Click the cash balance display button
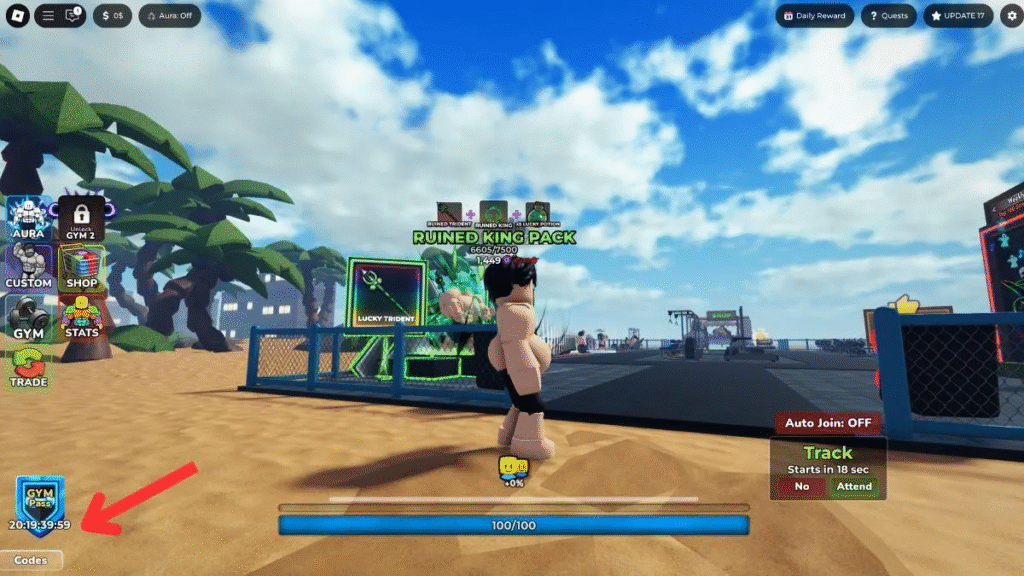This screenshot has height=576, width=1024. tap(112, 16)
